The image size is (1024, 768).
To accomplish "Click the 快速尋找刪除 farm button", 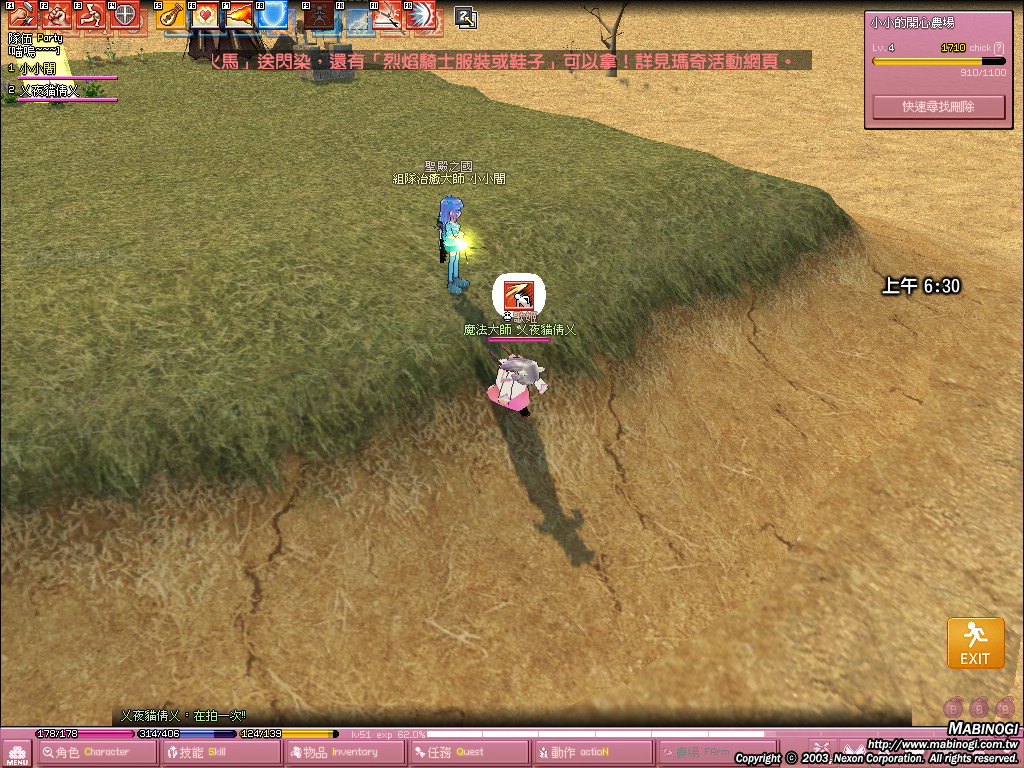I will pos(938,106).
